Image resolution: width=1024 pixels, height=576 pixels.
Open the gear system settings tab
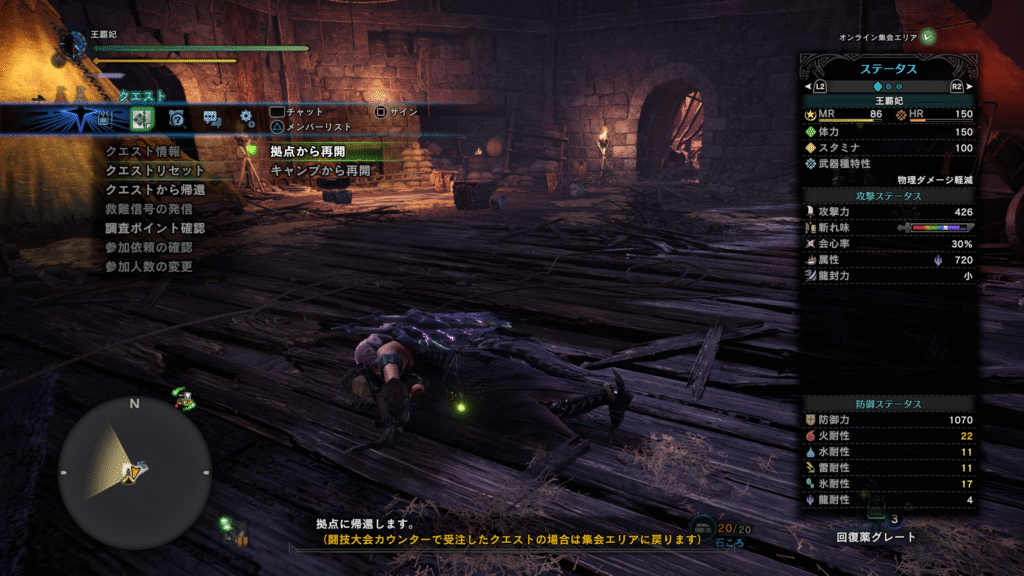click(x=246, y=119)
